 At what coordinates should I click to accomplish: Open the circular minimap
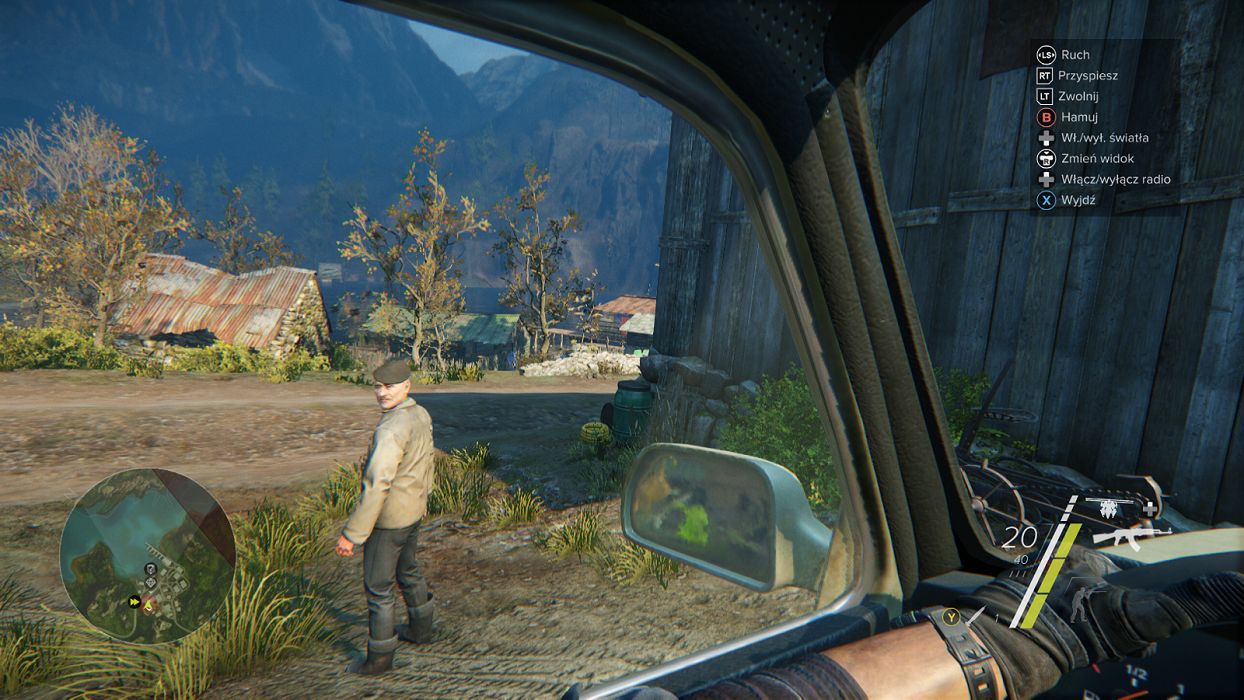pos(147,555)
